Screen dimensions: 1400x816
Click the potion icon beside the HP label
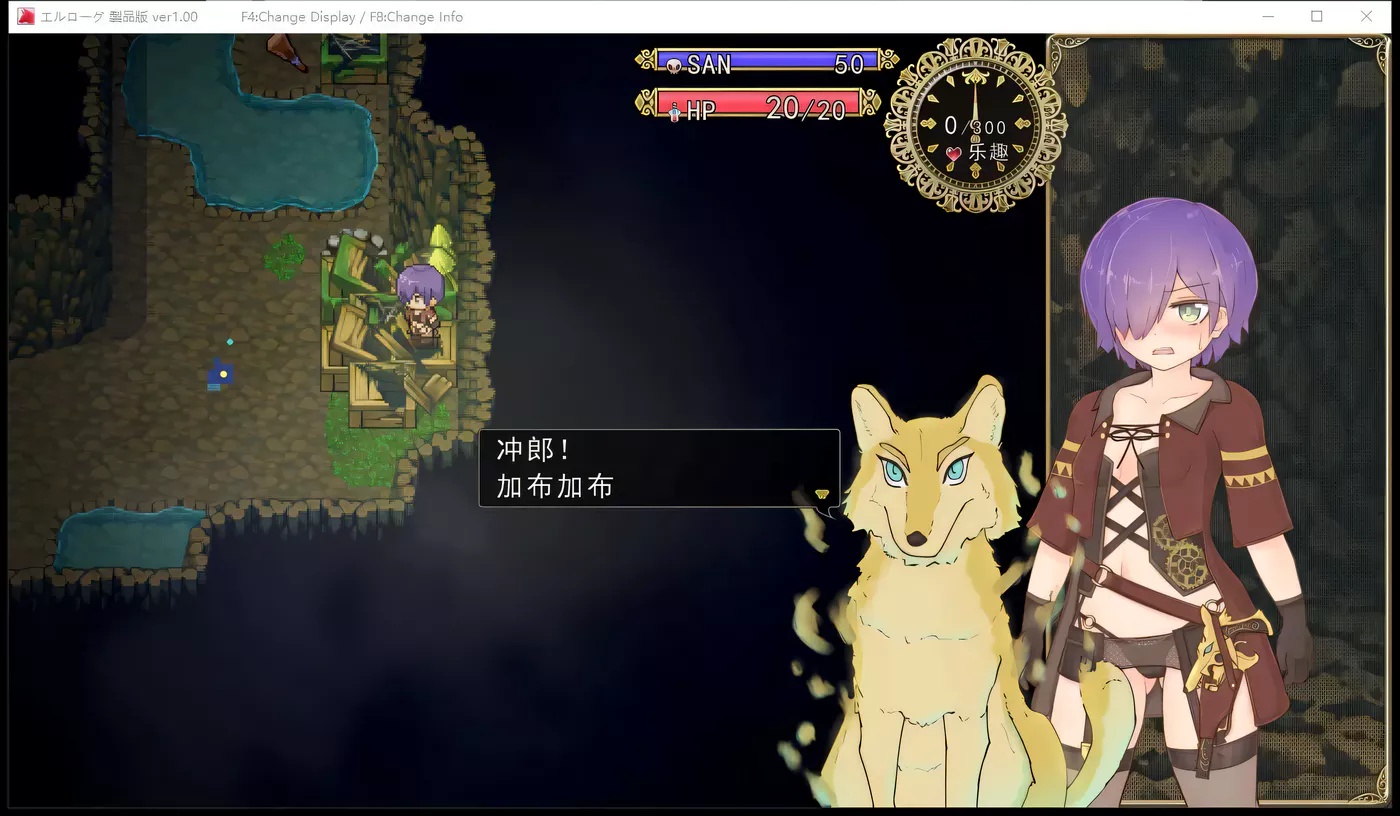coord(672,110)
